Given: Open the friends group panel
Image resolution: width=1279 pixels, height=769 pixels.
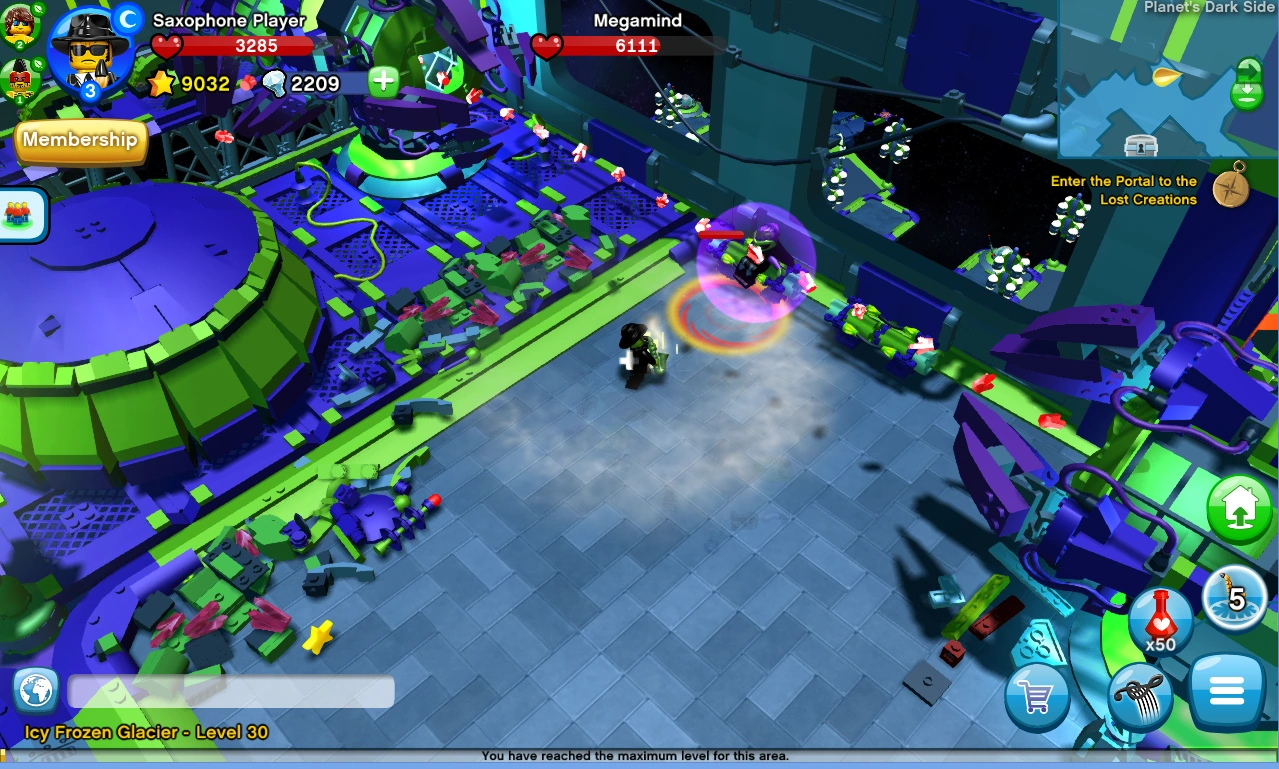Looking at the screenshot, I should pos(22,215).
